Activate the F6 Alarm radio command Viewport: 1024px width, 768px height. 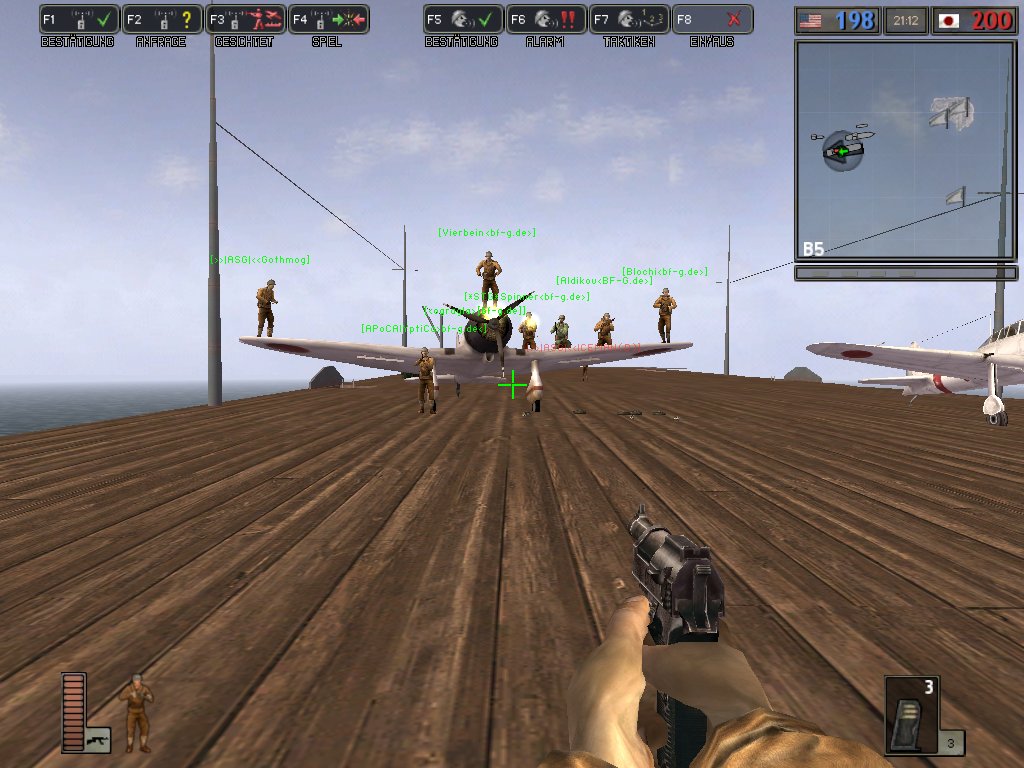[546, 19]
